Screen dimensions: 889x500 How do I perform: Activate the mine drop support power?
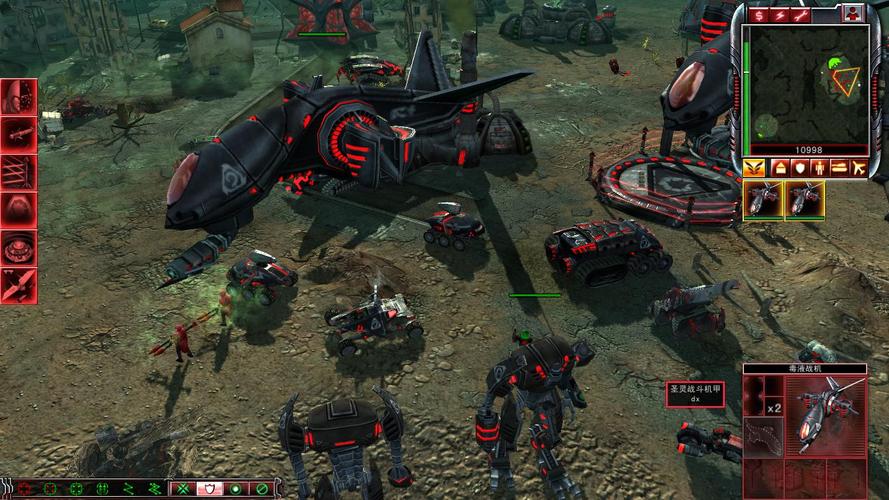19,246
